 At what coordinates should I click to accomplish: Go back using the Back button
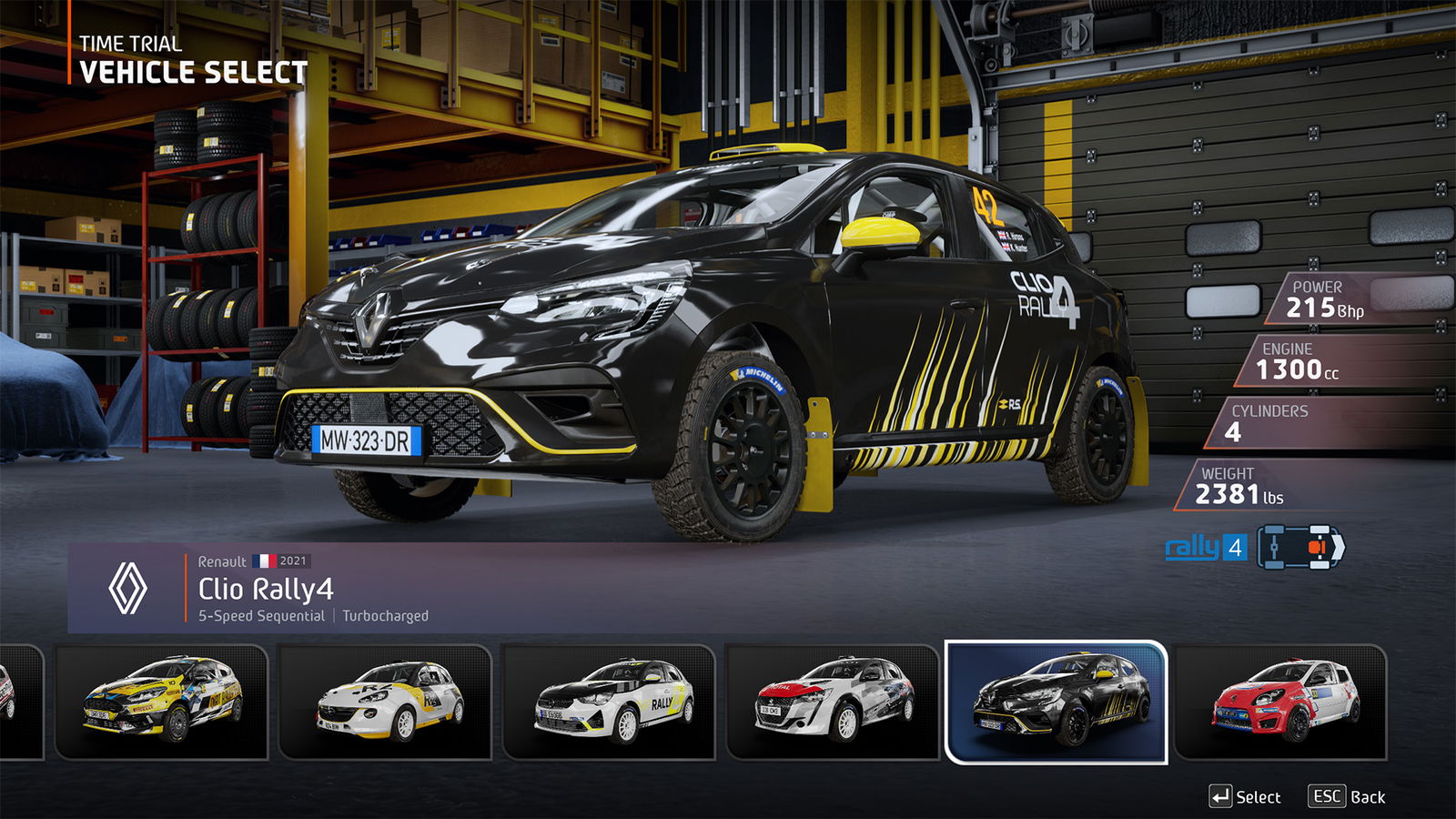tap(1348, 797)
